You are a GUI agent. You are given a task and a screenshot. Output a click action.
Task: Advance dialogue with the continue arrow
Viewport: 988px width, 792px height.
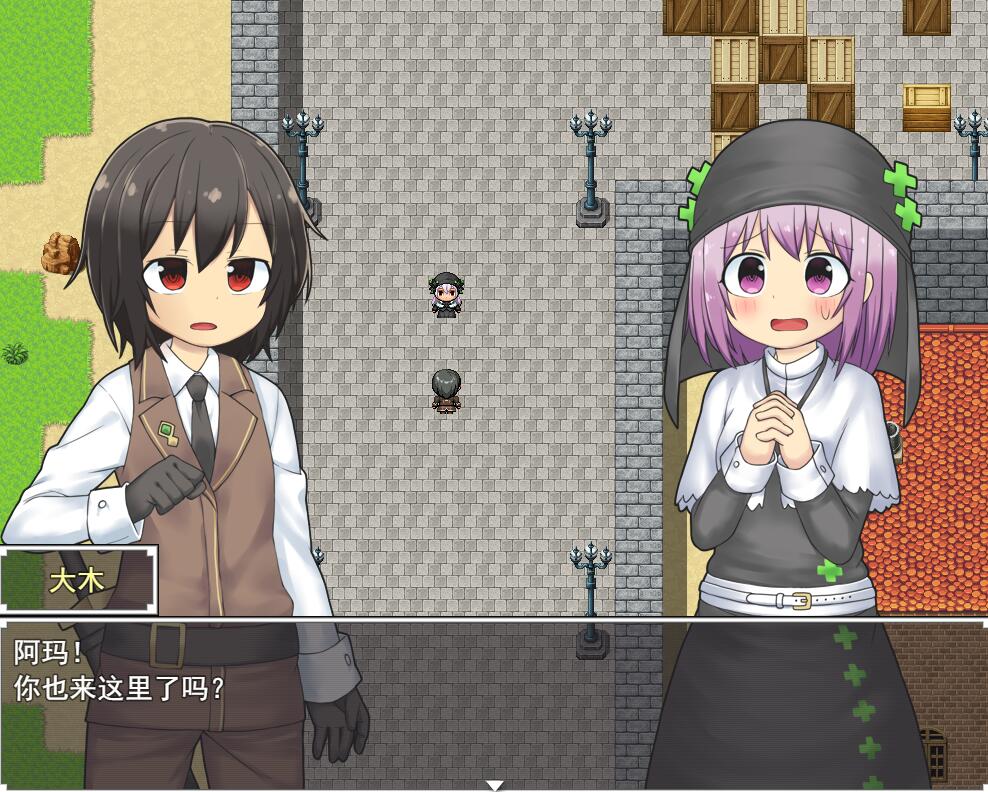(494, 785)
